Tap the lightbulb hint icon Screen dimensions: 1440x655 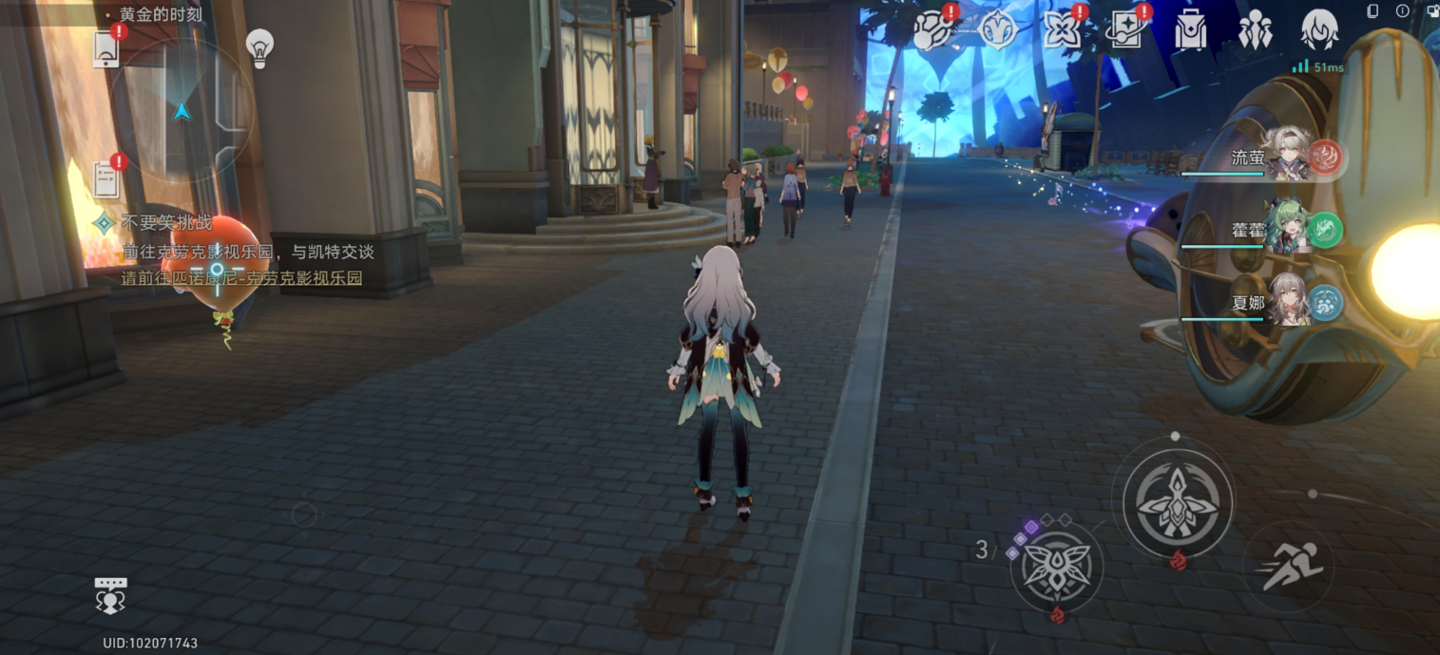pos(260,47)
